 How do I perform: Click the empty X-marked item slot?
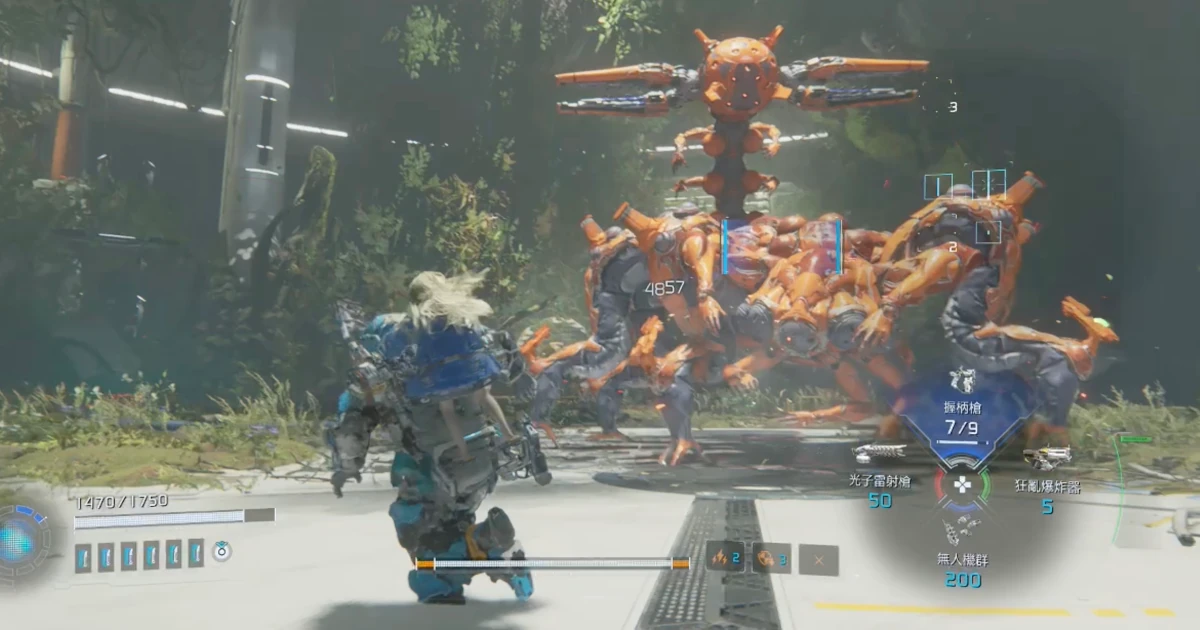coord(819,560)
